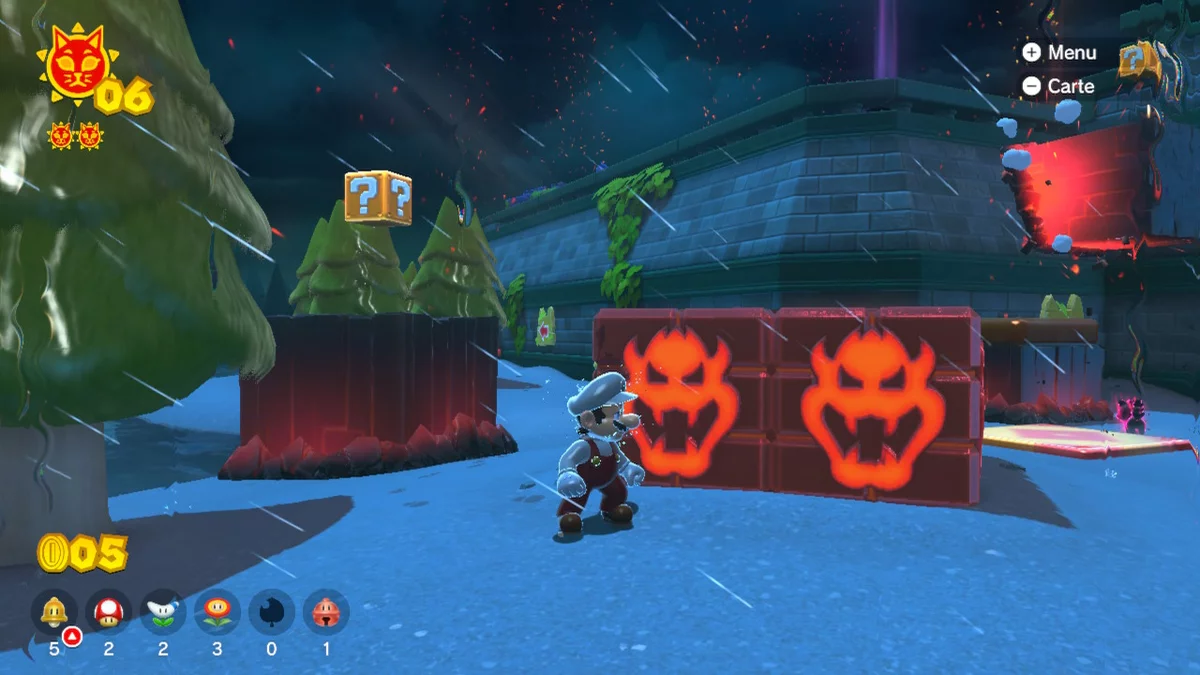This screenshot has height=675, width=1200.
Task: Choose the red Lucky Bell reserve item
Action: tap(326, 610)
